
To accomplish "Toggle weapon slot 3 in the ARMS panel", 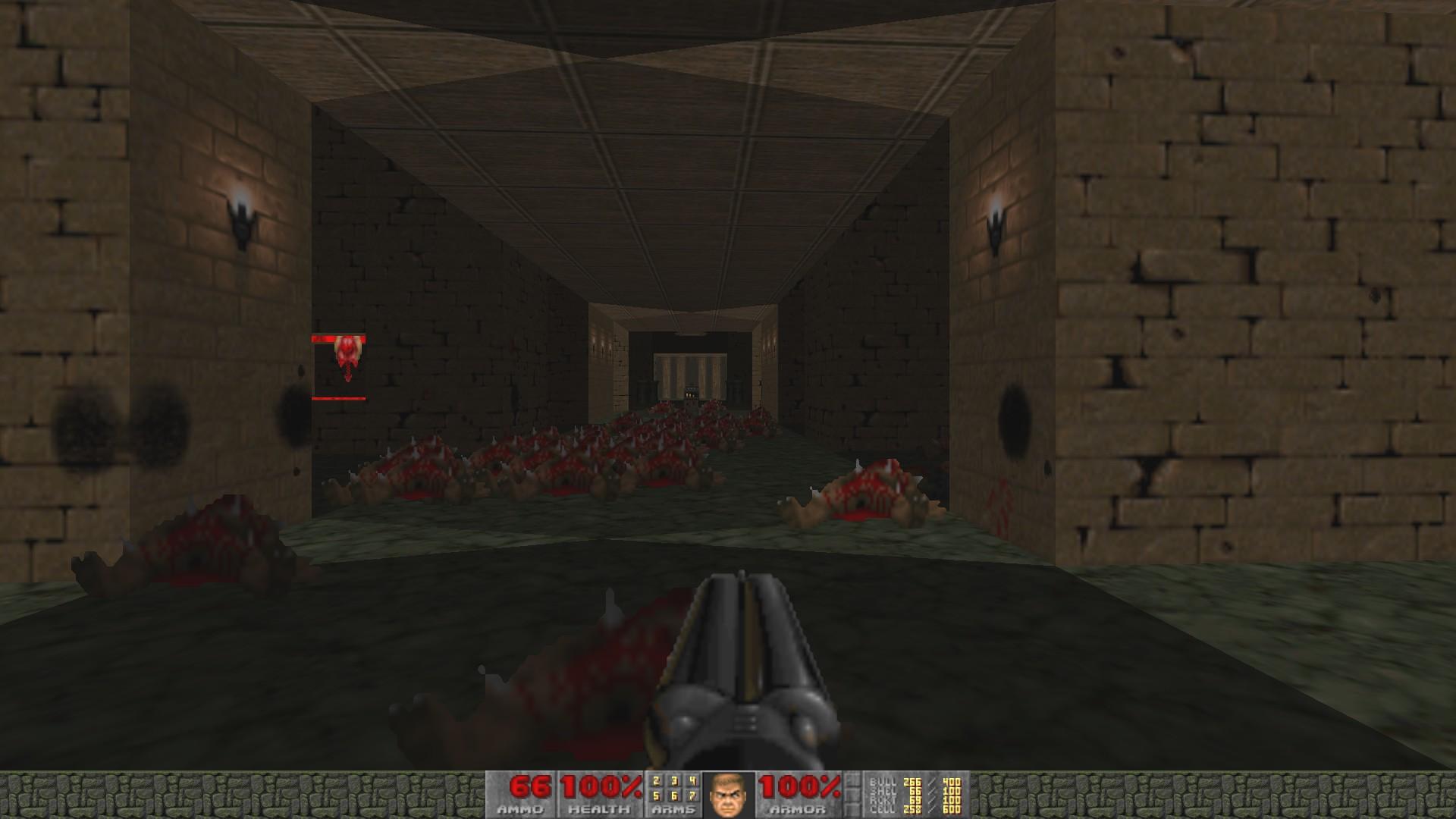I will click(674, 781).
